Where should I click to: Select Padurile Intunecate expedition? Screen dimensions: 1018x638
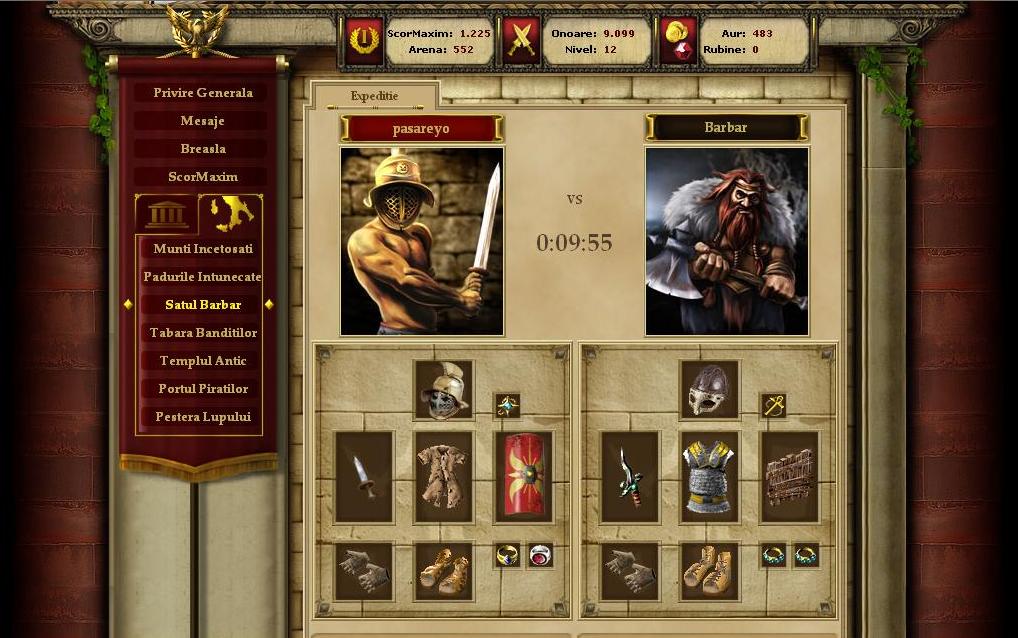[x=202, y=277]
